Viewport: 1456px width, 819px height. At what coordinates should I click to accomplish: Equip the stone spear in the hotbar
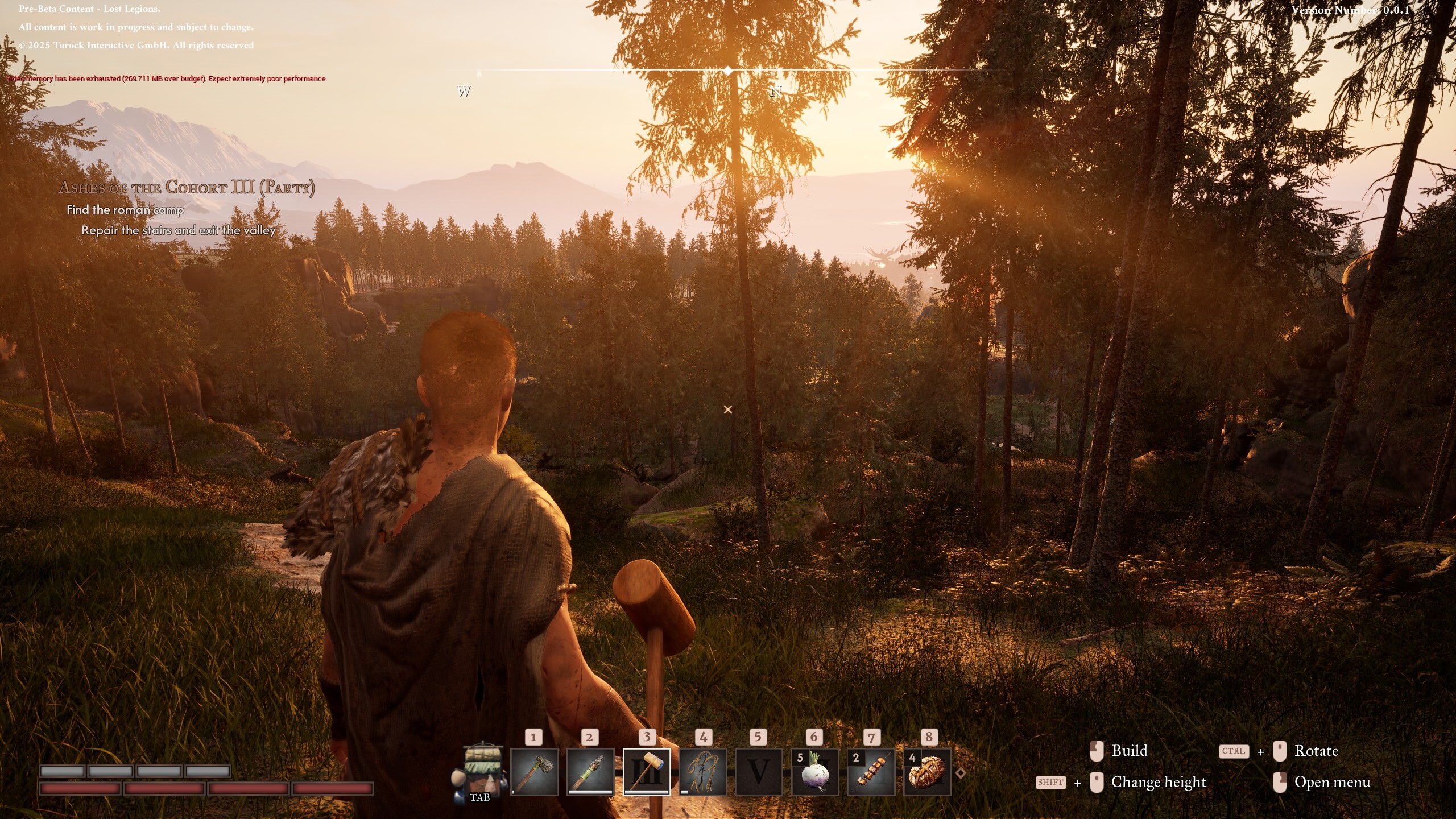point(590,772)
